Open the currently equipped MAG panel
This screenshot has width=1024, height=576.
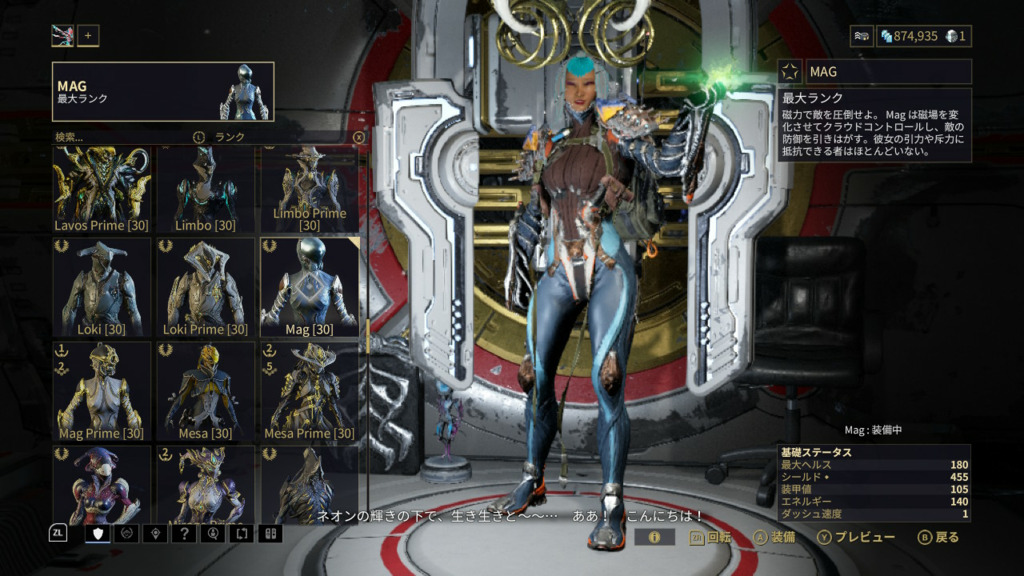click(x=163, y=92)
